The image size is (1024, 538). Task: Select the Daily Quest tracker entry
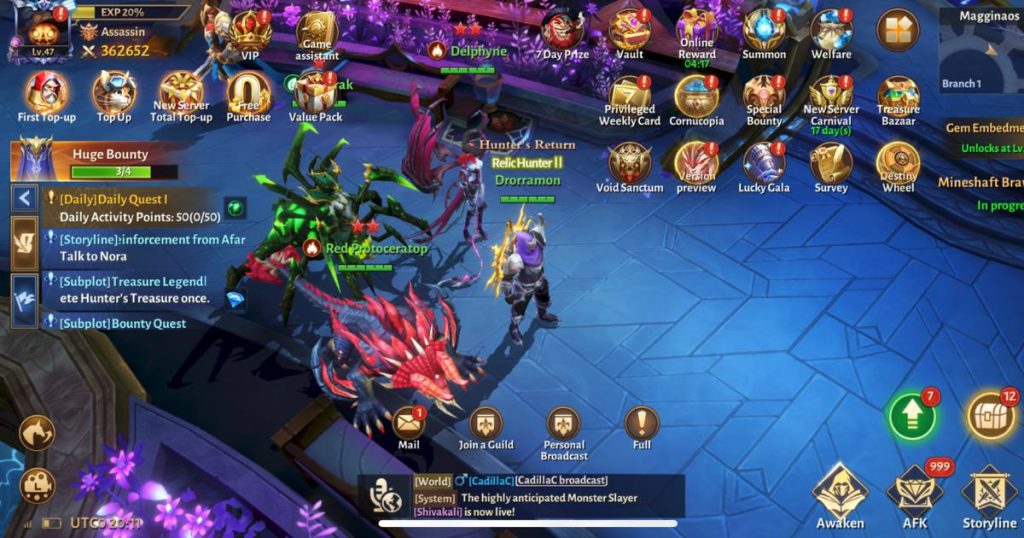tap(128, 207)
